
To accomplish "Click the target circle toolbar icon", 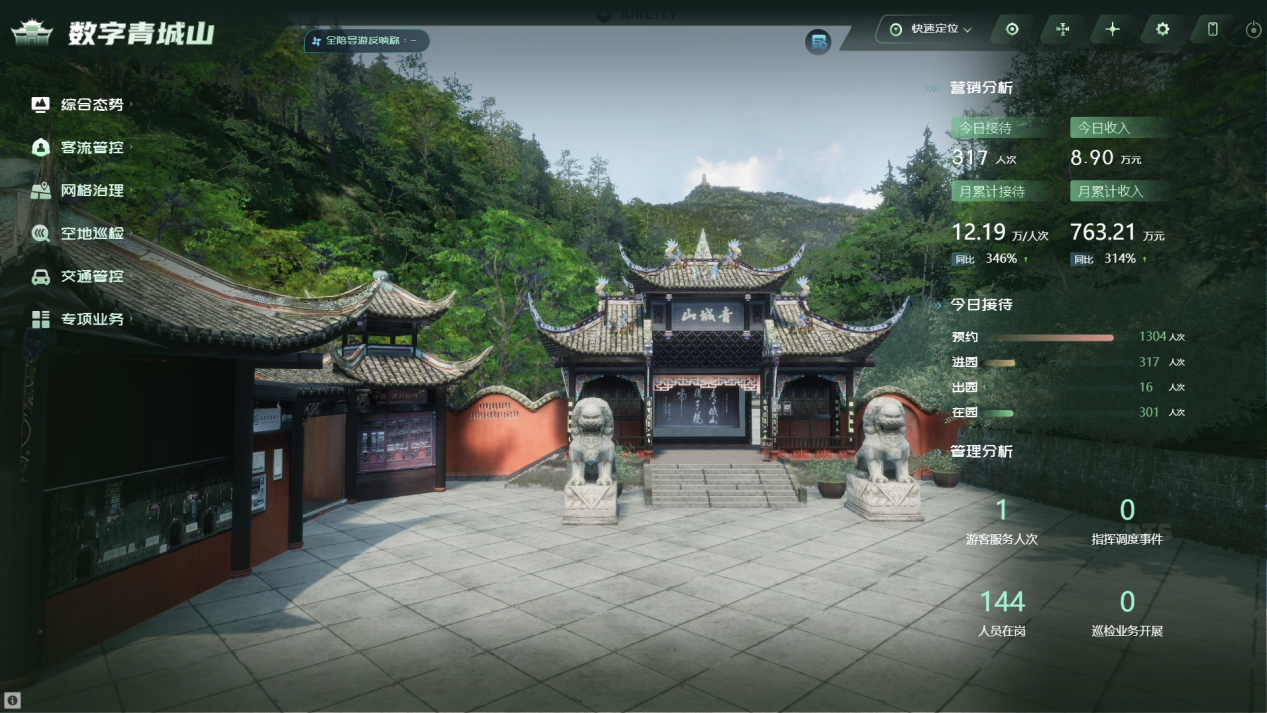I will point(1012,29).
